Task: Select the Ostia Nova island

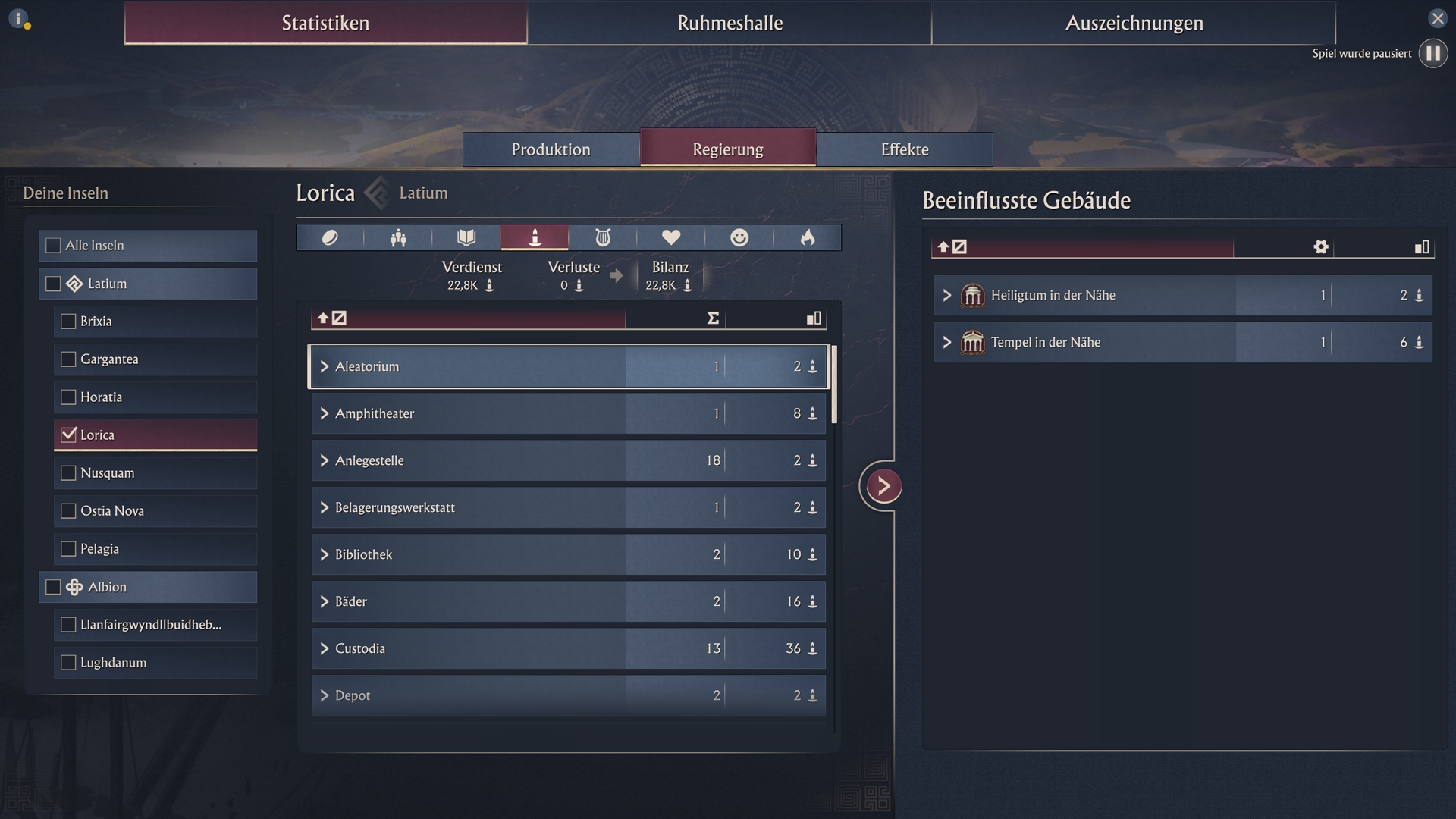Action: click(68, 511)
